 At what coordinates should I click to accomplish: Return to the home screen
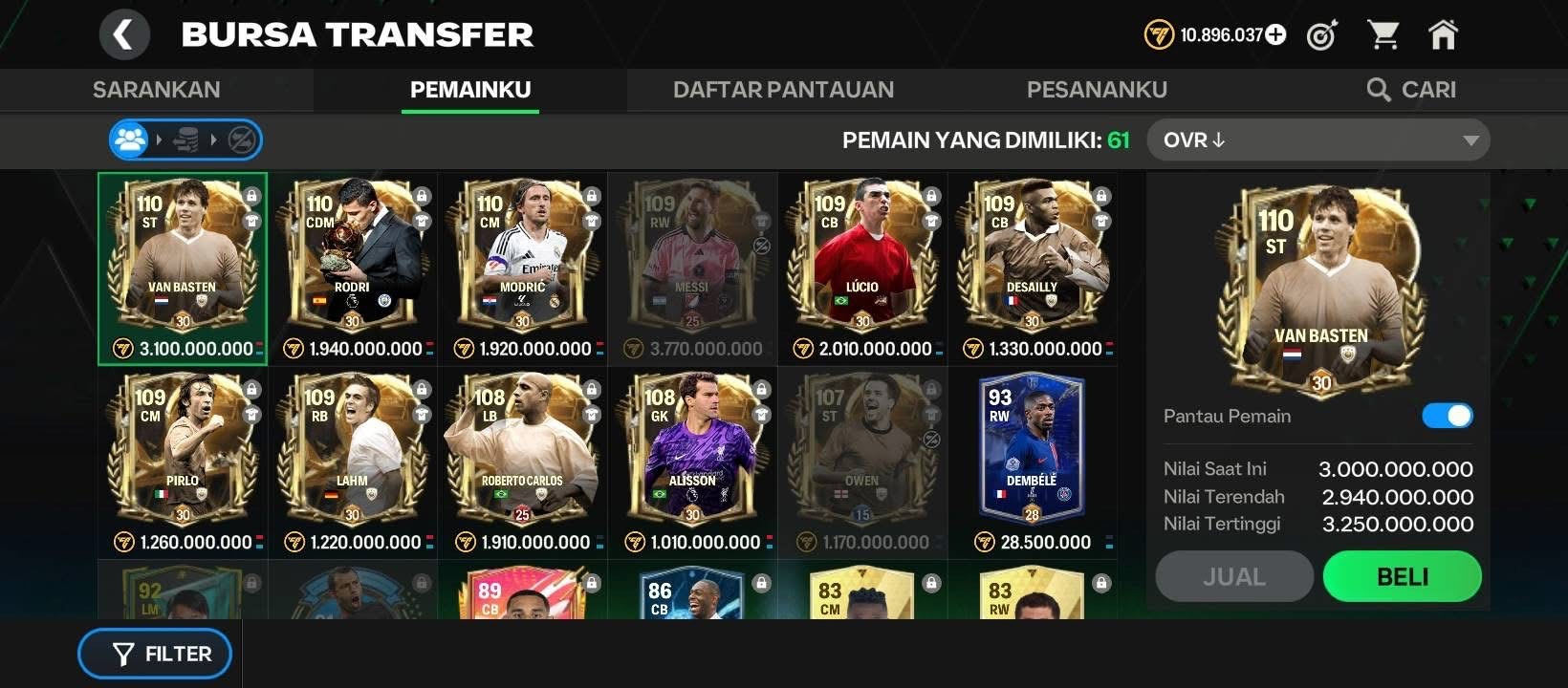(1443, 35)
